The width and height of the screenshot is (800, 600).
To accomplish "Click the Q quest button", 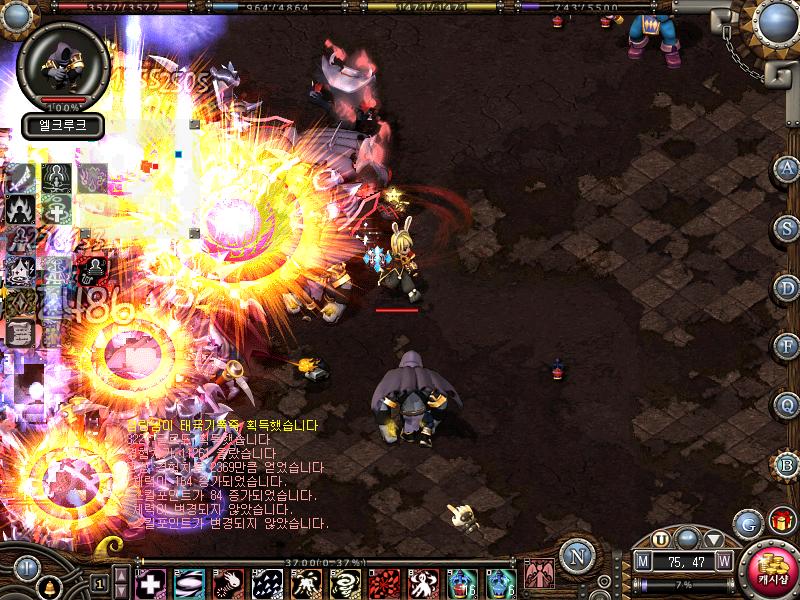I will 787,405.
